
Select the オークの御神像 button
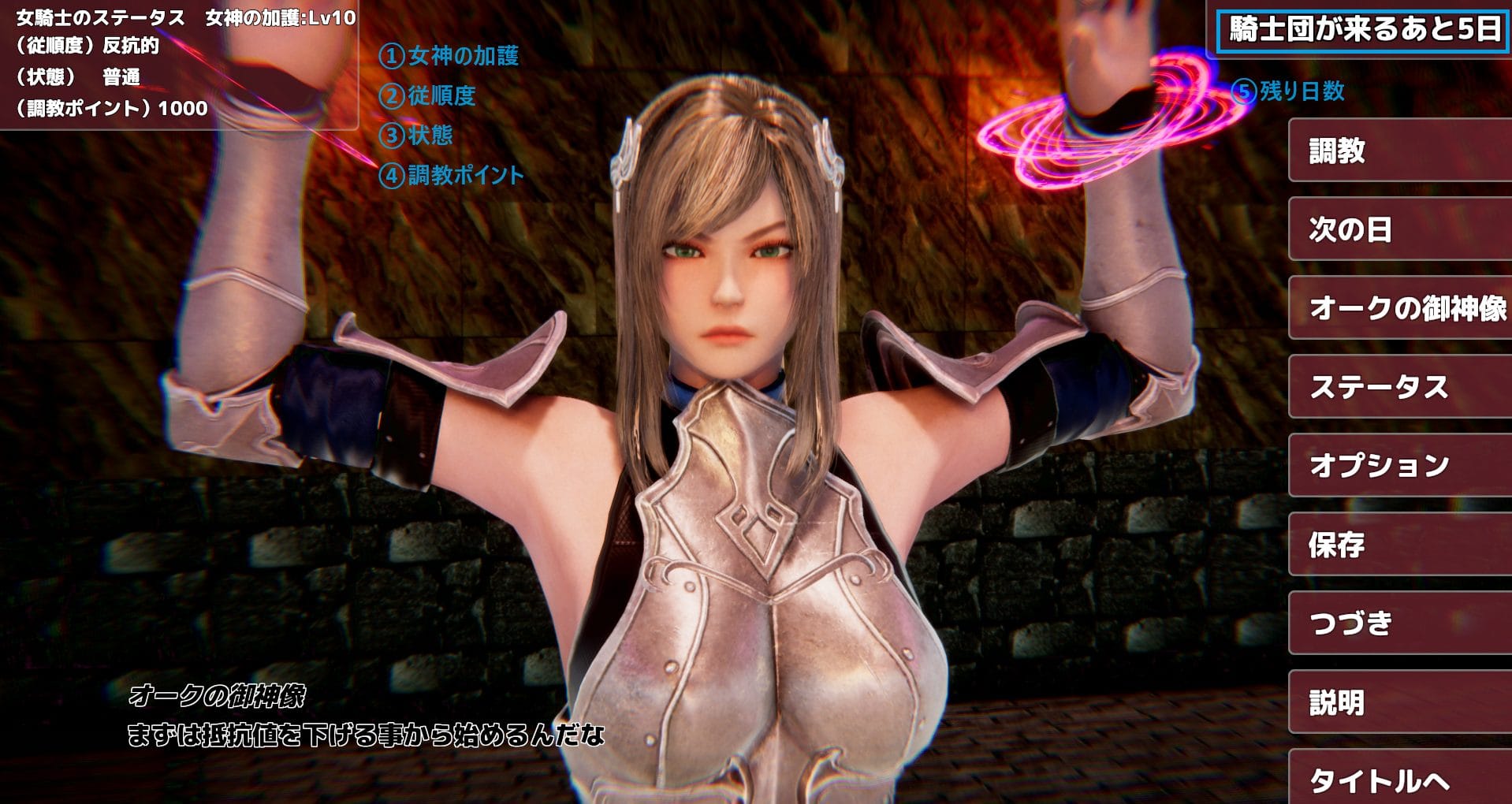pos(1399,308)
